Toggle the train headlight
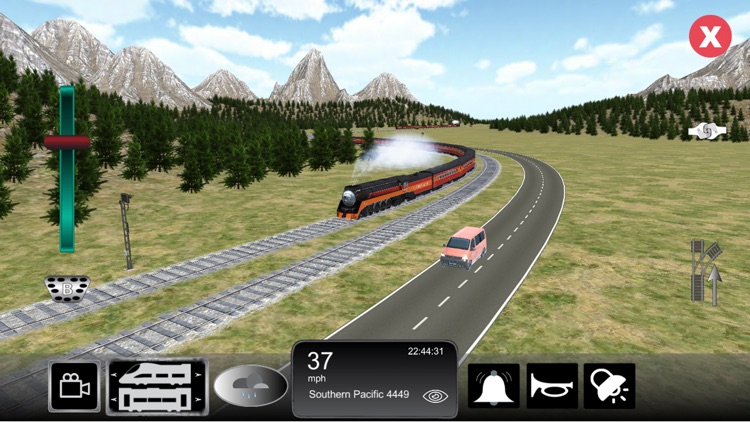 (610, 387)
